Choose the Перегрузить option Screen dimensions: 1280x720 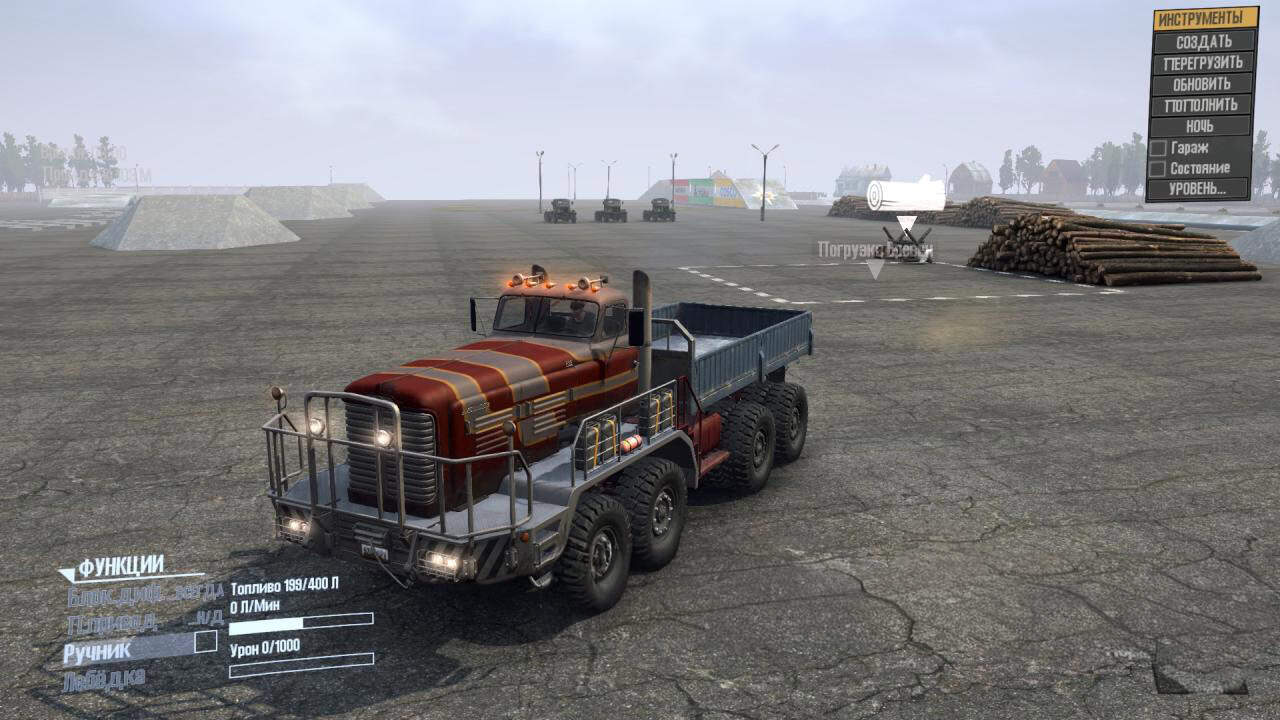(1203, 63)
